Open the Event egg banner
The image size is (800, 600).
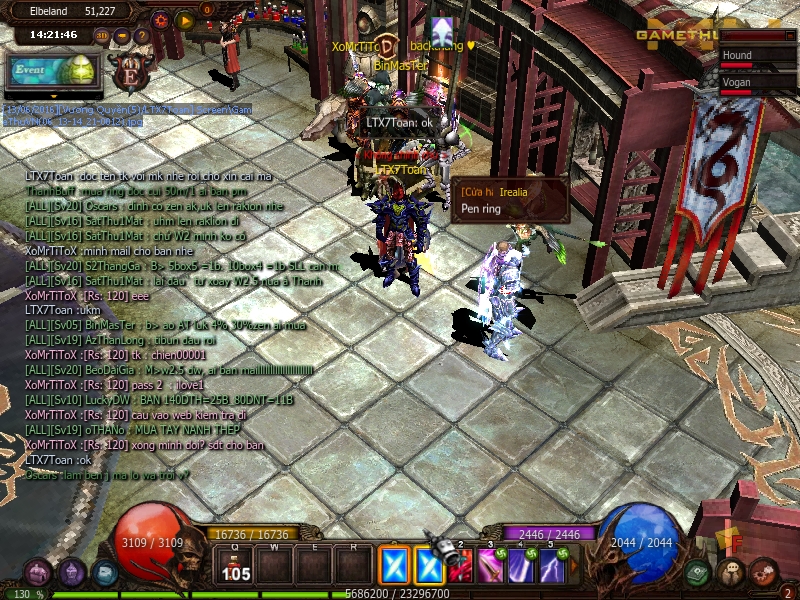pos(53,71)
